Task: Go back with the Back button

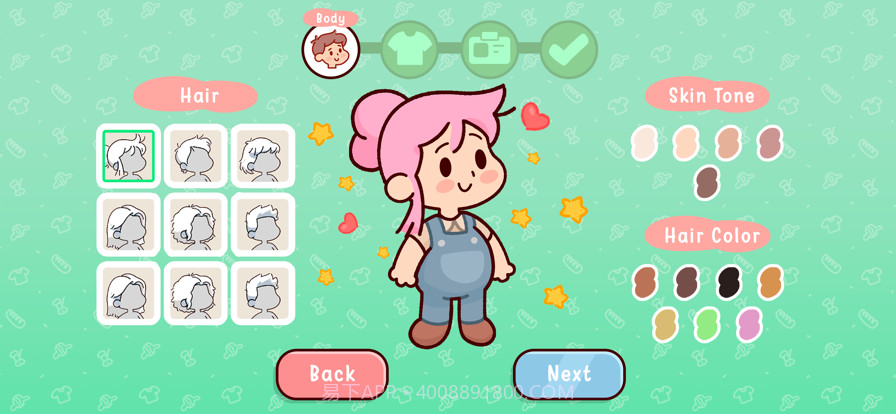Action: (332, 374)
